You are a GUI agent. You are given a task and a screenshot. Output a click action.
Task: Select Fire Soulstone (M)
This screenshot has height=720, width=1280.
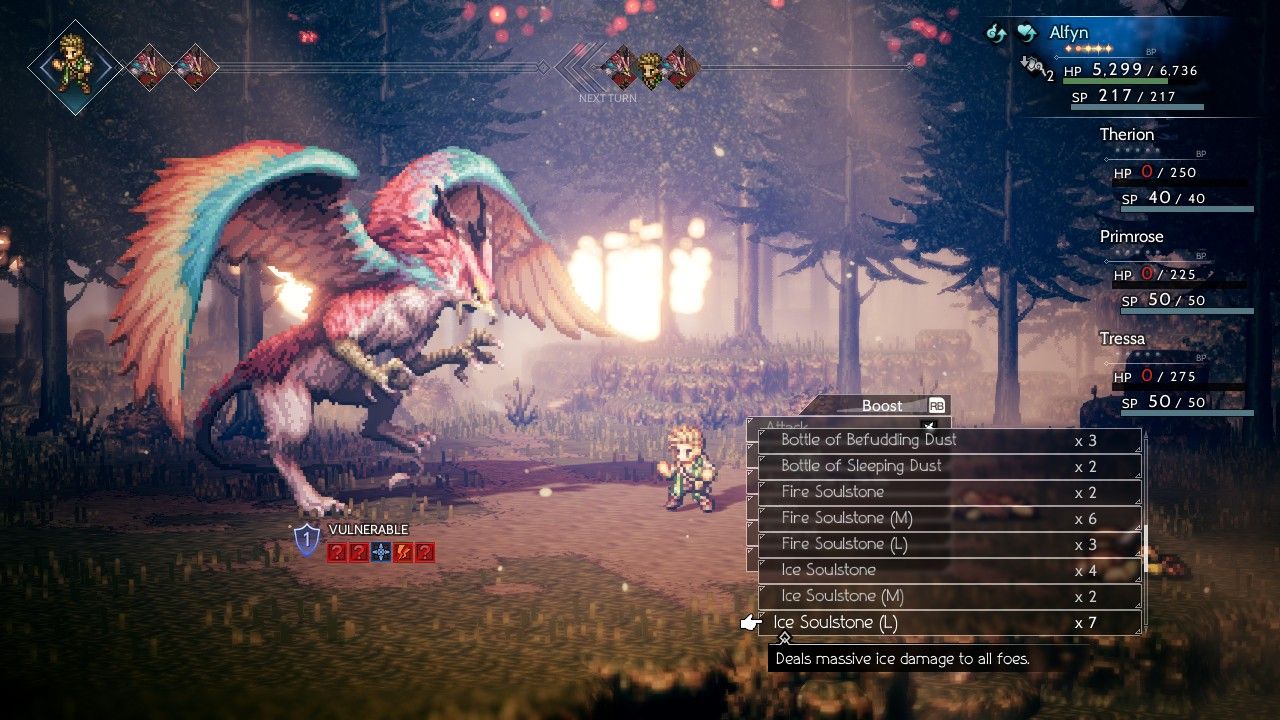tap(846, 518)
